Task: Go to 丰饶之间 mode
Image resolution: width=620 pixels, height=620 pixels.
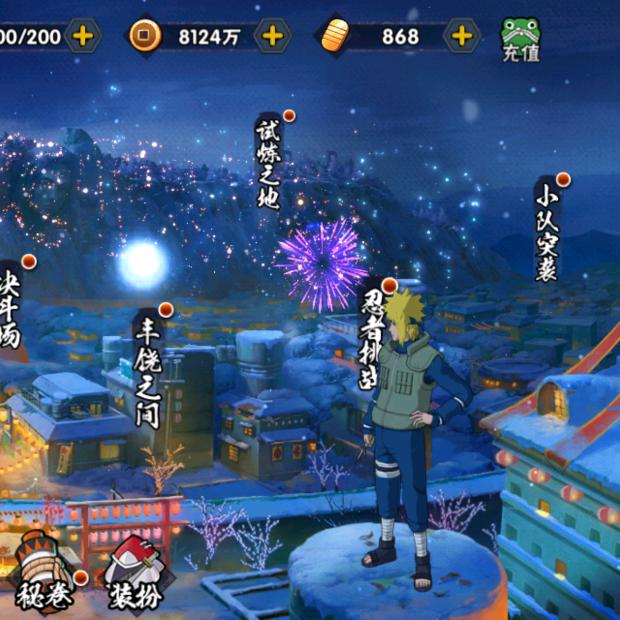Action: (148, 368)
